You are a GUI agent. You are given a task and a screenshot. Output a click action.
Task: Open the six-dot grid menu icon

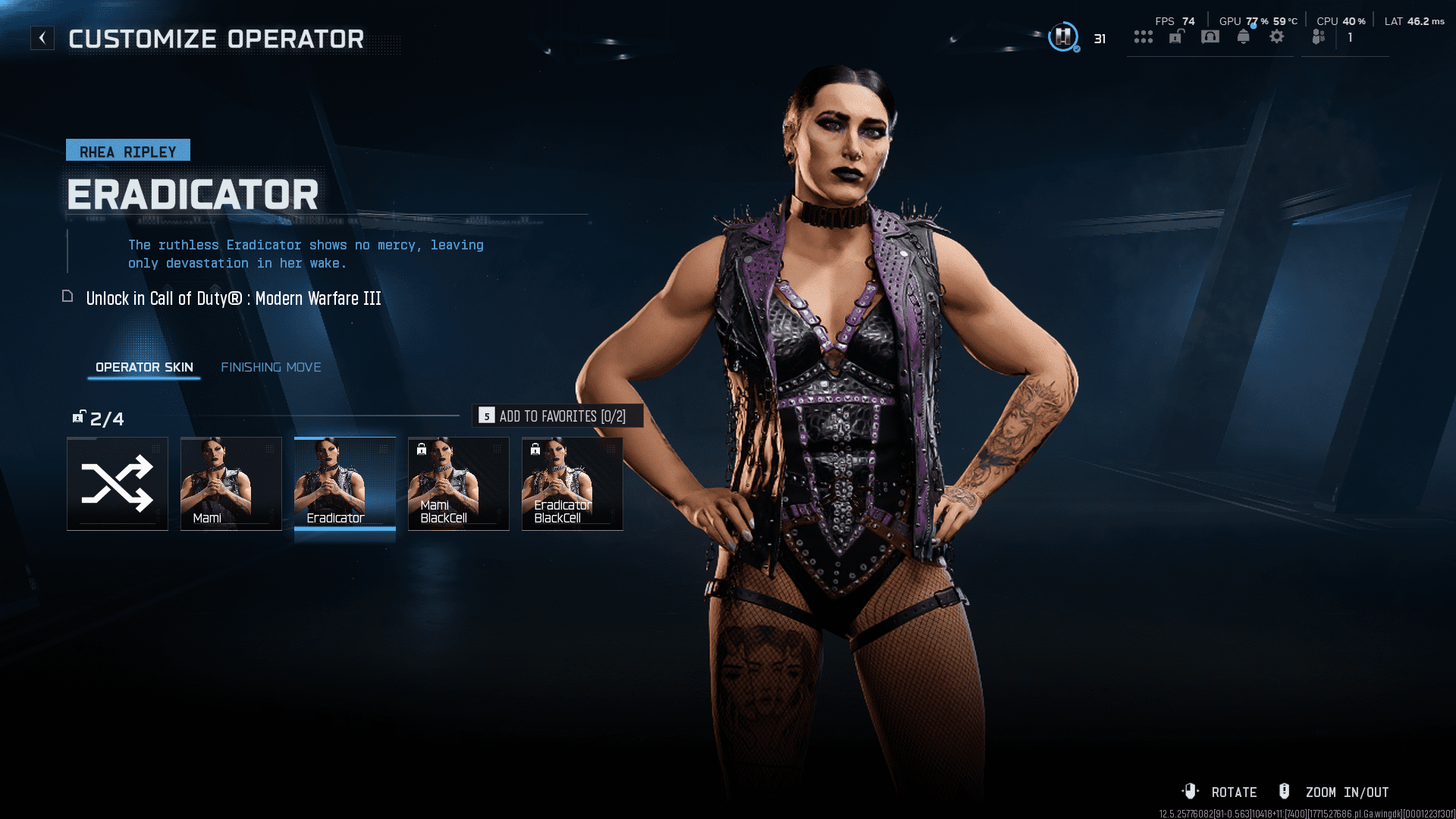click(x=1144, y=37)
